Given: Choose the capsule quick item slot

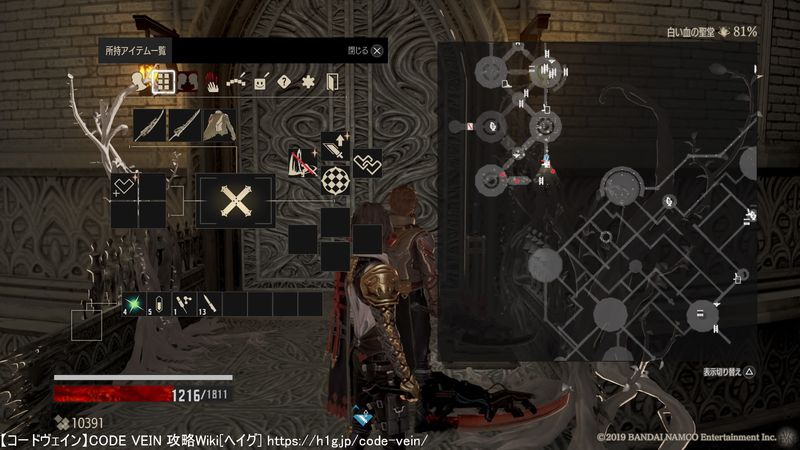Looking at the screenshot, I should tap(160, 303).
